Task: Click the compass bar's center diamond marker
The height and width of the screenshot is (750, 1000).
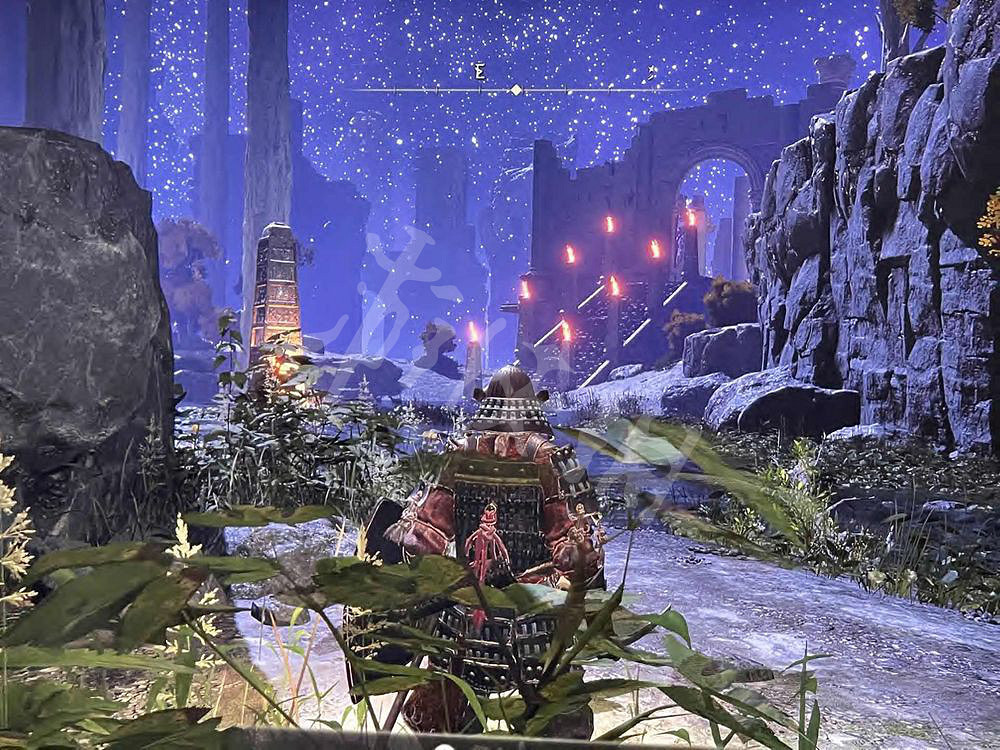Action: pyautogui.click(x=516, y=90)
